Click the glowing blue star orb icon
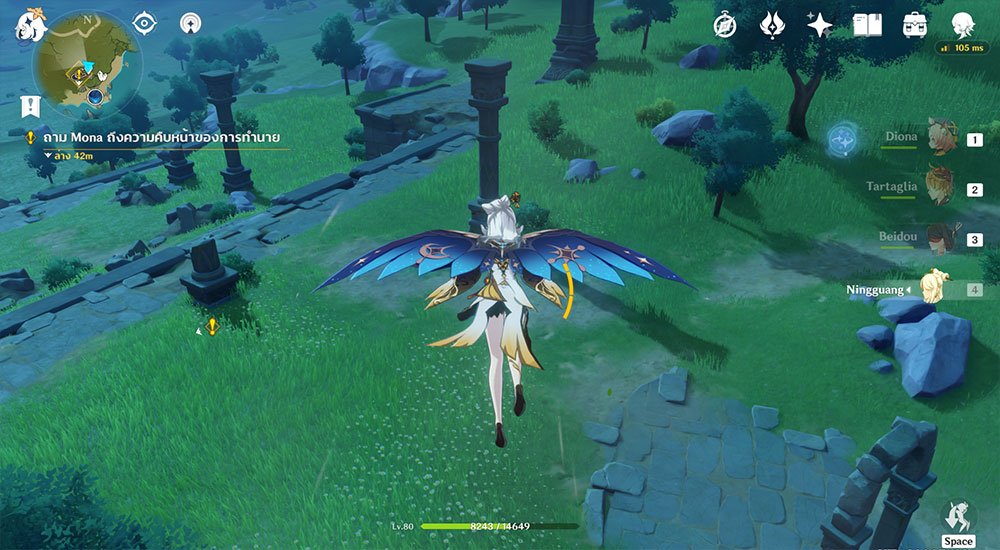 (x=843, y=140)
